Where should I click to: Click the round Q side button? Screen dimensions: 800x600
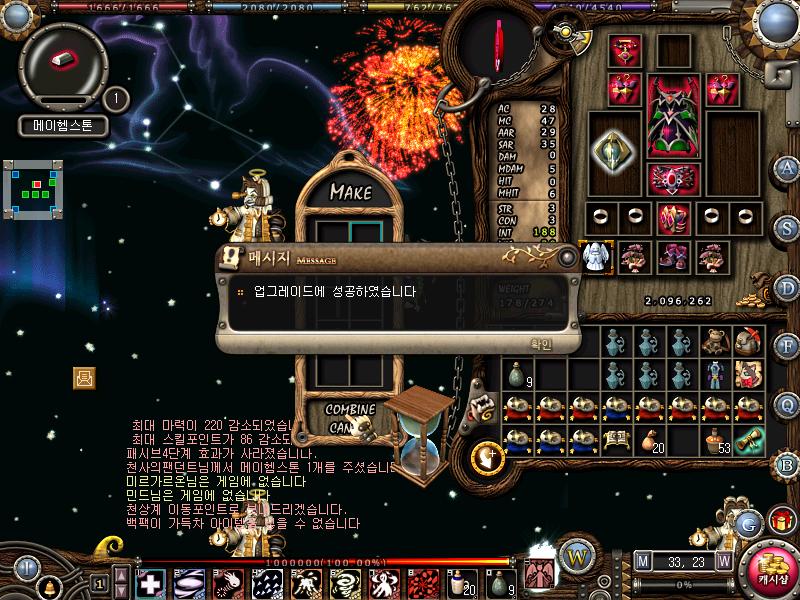point(788,404)
